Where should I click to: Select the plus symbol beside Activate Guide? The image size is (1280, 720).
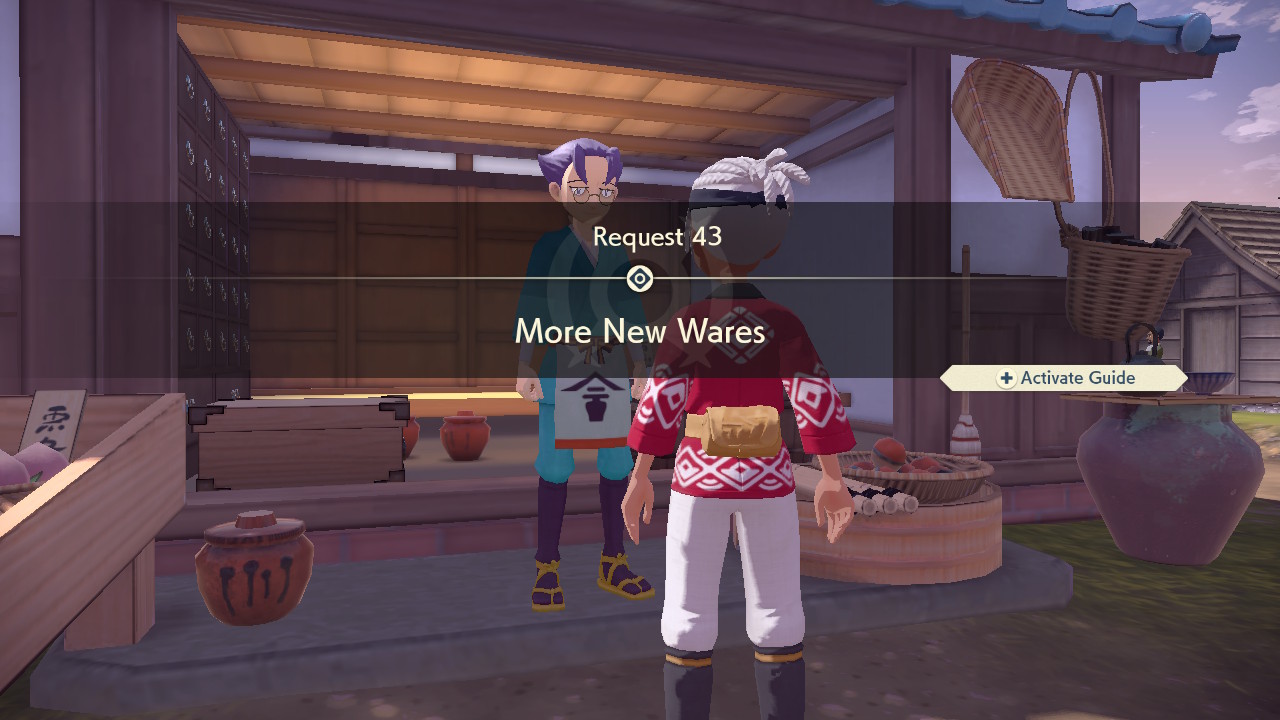tap(1008, 378)
